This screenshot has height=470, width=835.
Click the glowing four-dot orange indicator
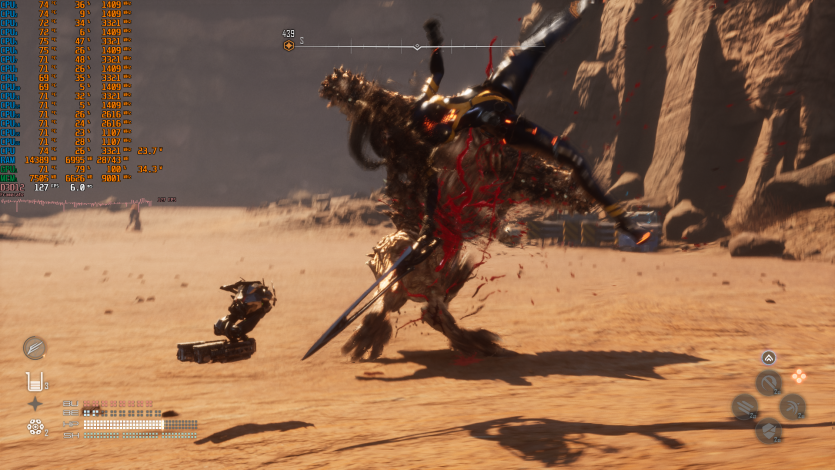pyautogui.click(x=799, y=377)
